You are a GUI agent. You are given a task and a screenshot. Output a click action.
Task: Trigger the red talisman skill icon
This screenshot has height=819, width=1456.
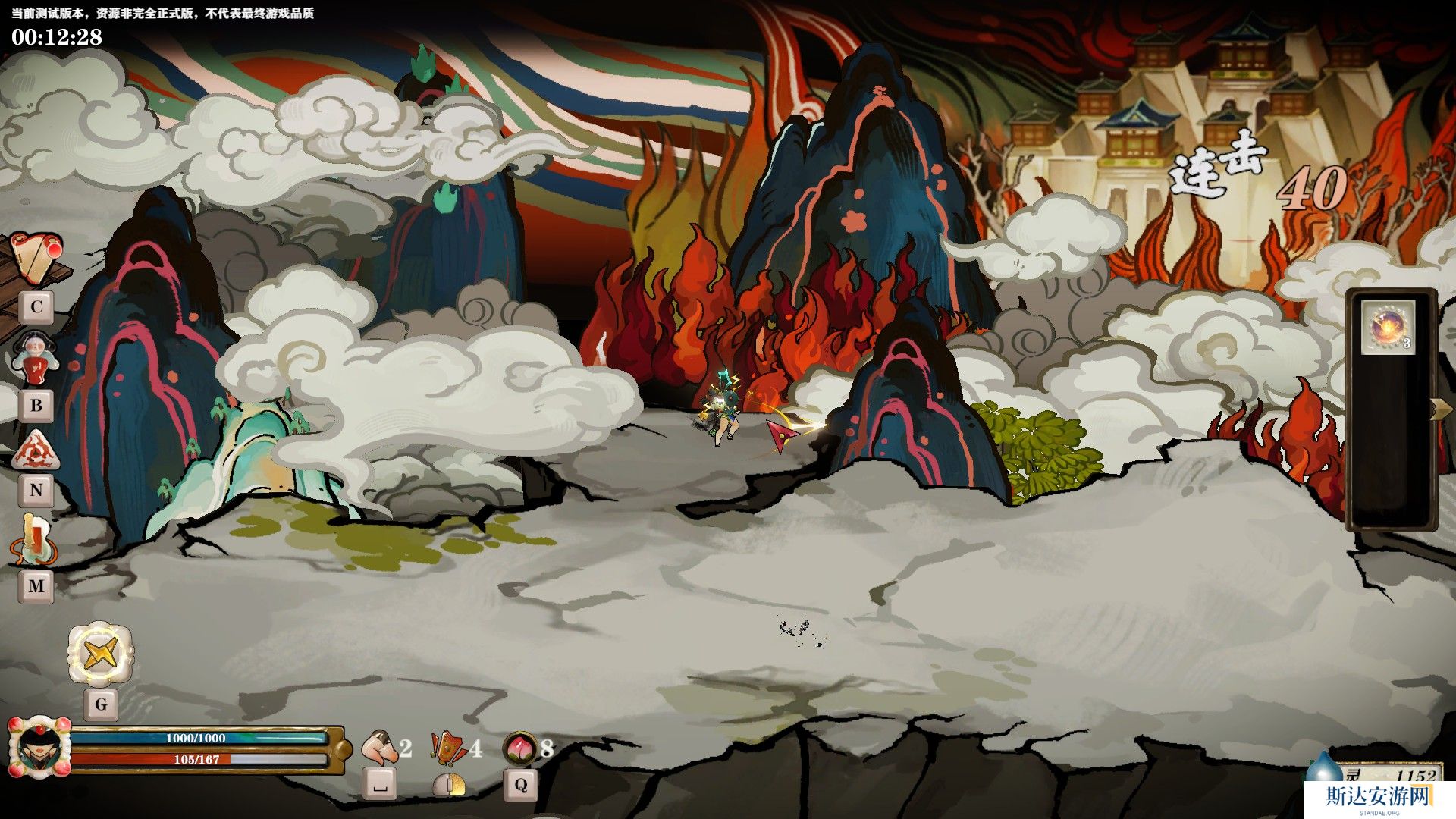[x=449, y=748]
